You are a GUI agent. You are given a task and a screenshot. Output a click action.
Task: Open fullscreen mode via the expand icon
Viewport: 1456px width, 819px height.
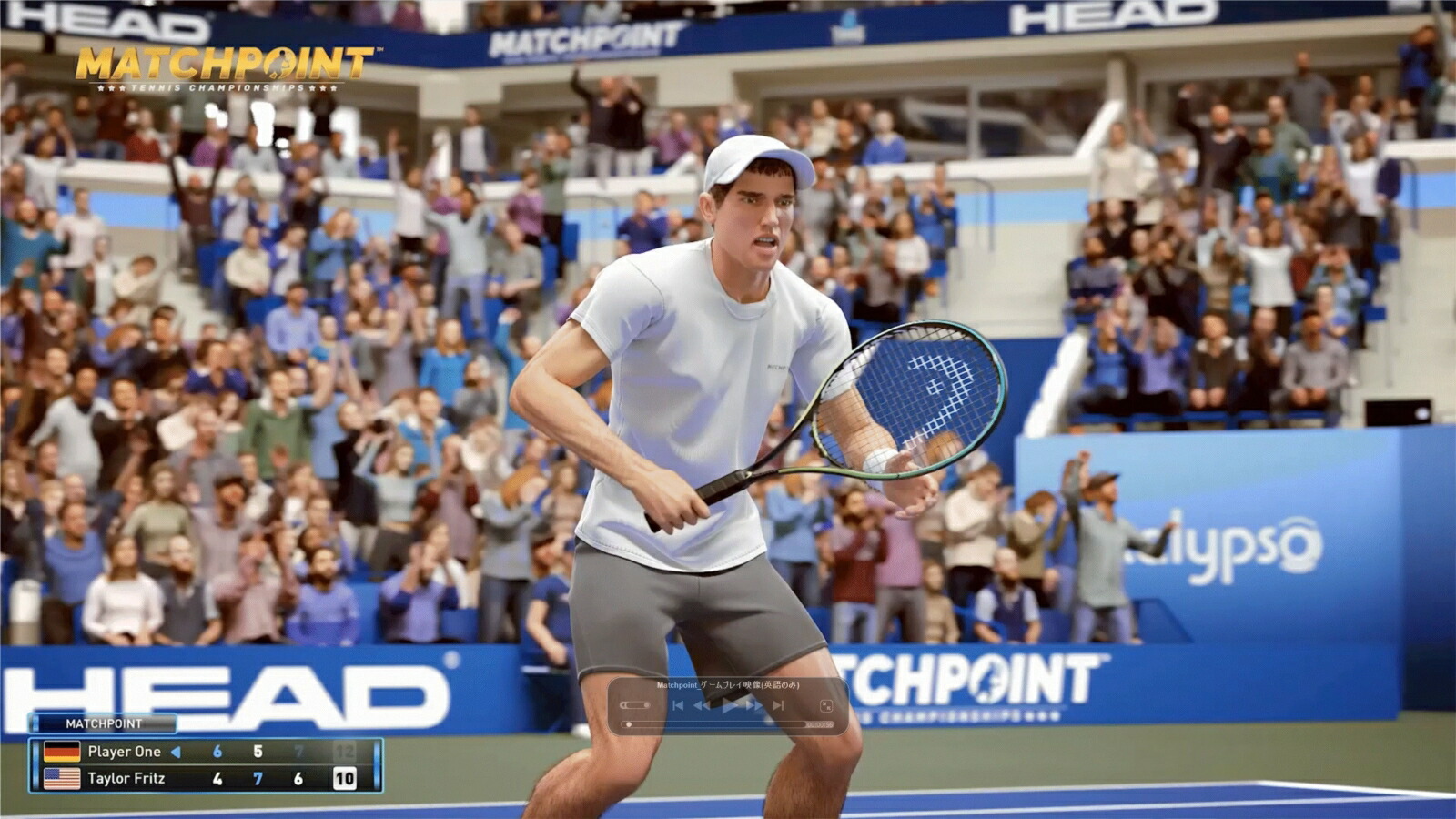tap(826, 704)
